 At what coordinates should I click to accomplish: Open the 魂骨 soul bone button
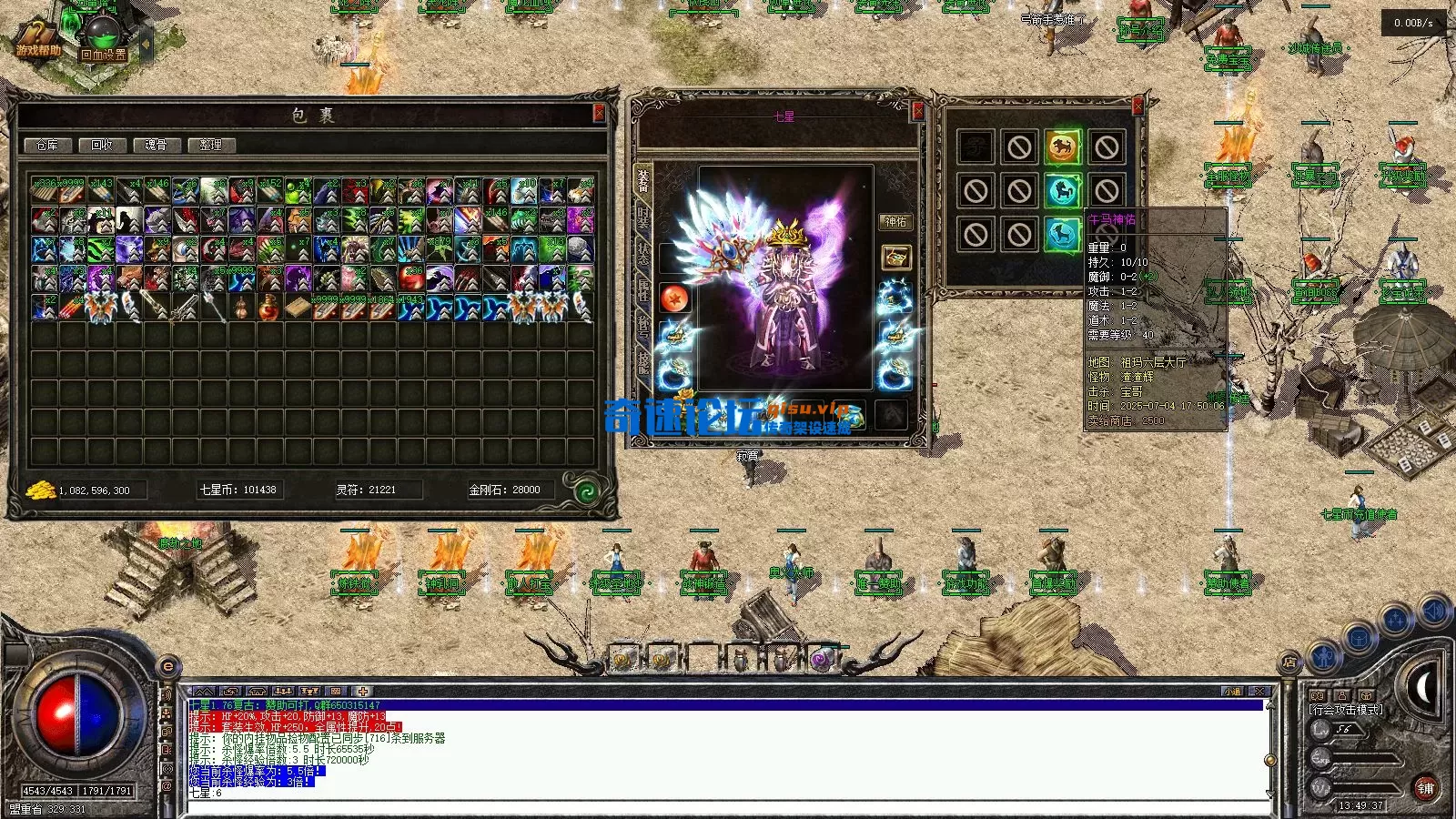[157, 146]
